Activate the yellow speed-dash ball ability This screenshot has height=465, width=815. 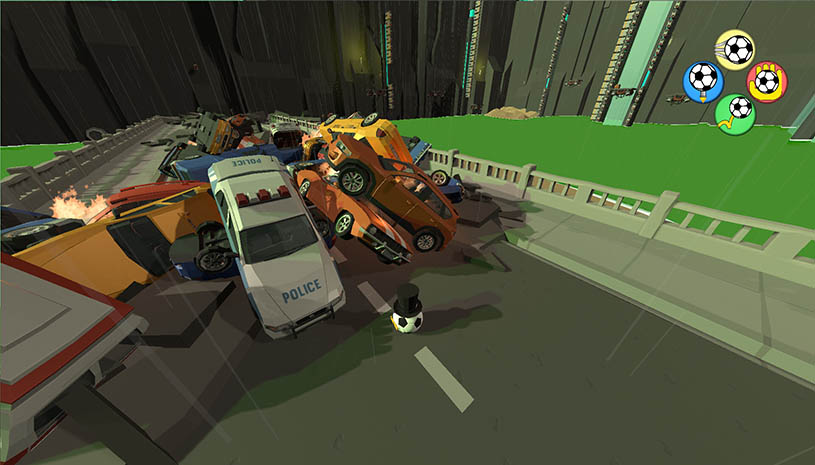coord(735,48)
